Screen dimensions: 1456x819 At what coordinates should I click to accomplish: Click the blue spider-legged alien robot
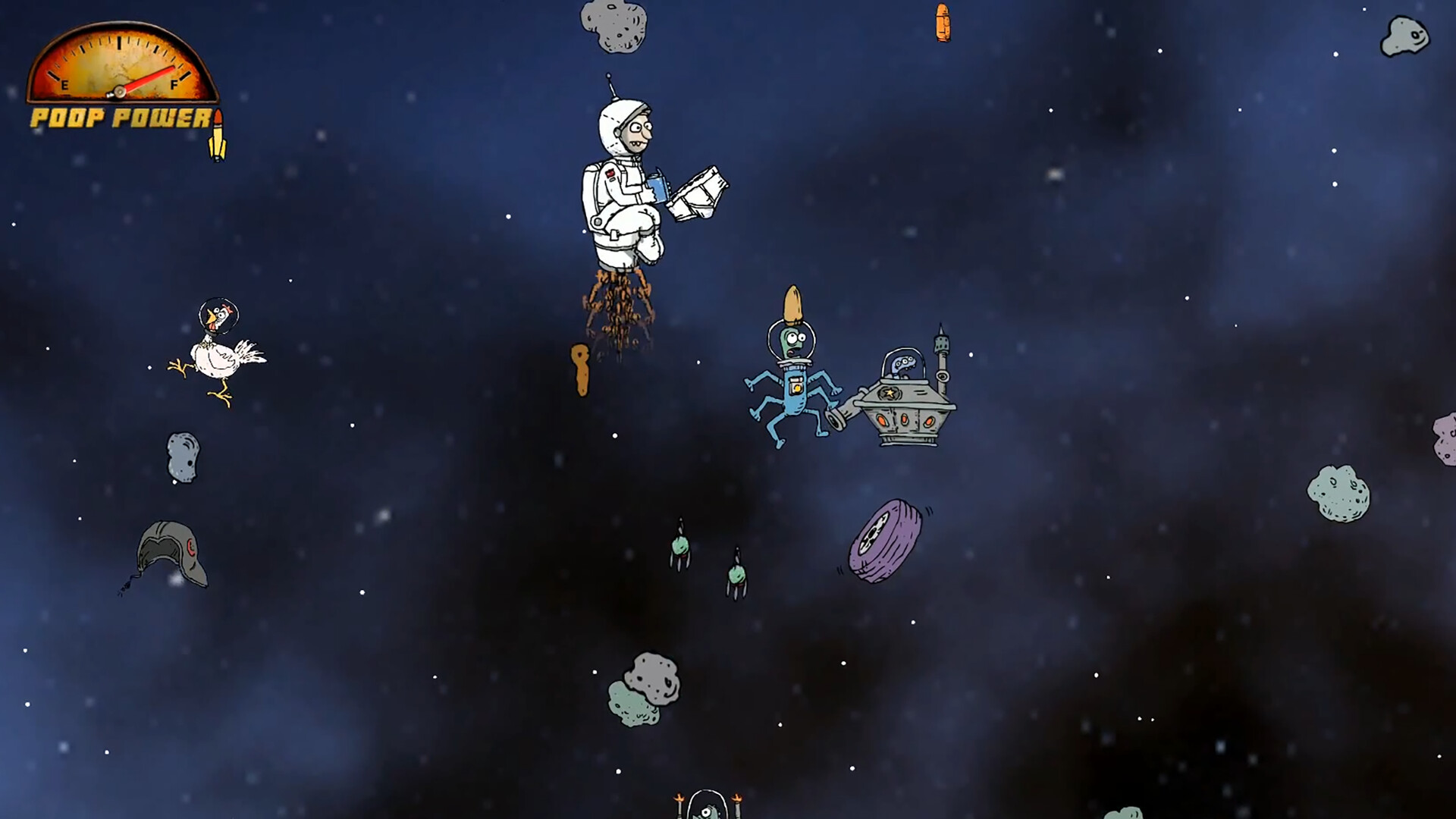click(x=792, y=387)
